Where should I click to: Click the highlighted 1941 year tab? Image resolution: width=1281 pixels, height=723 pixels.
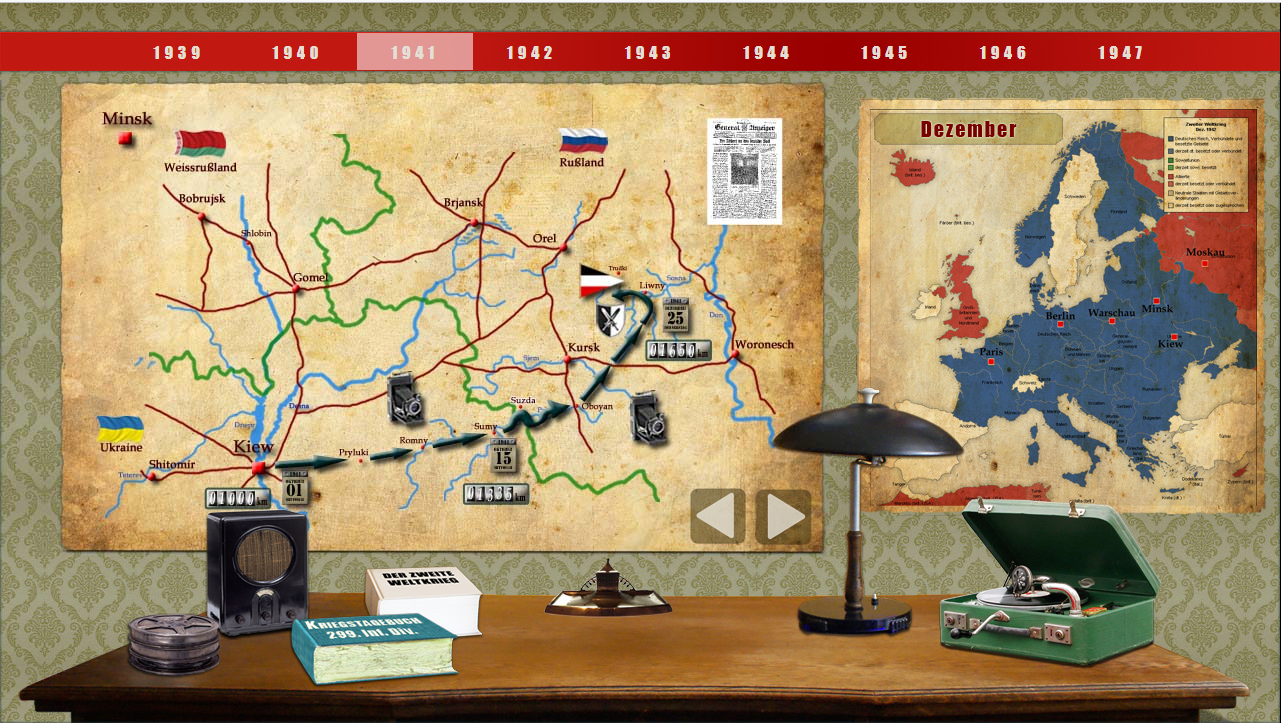tap(414, 53)
